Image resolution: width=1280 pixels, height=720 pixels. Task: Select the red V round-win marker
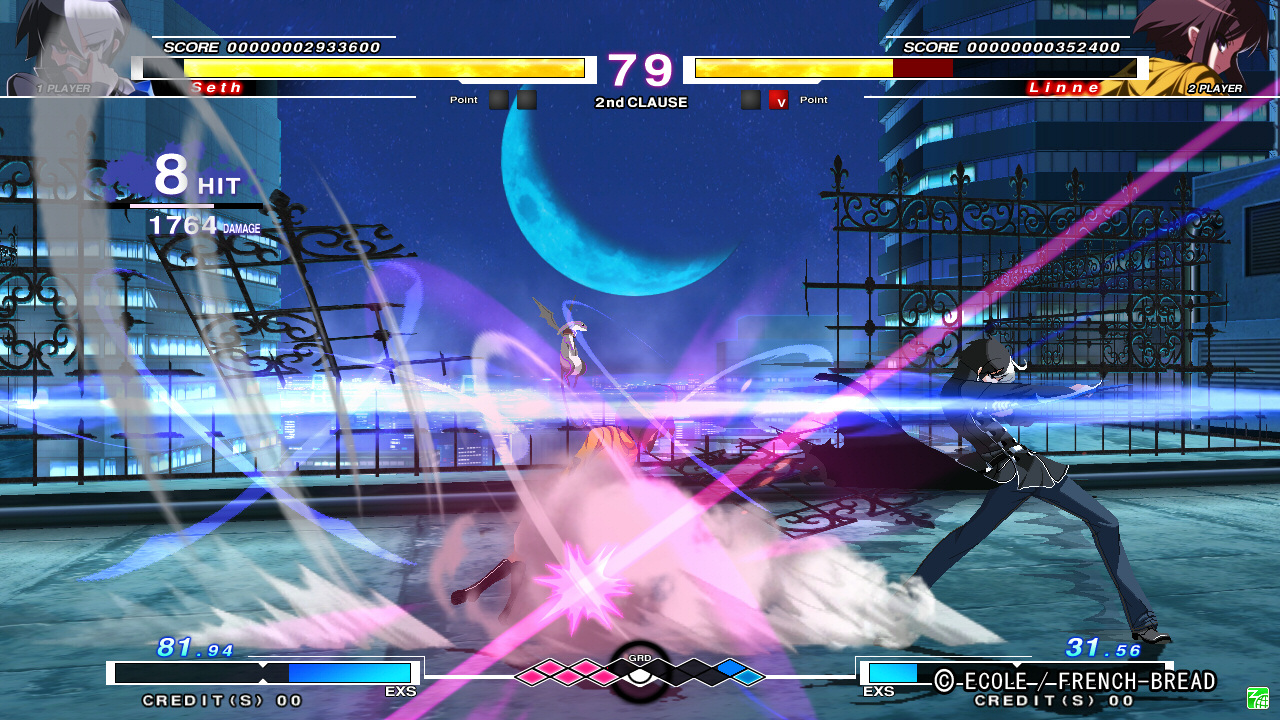pos(779,99)
